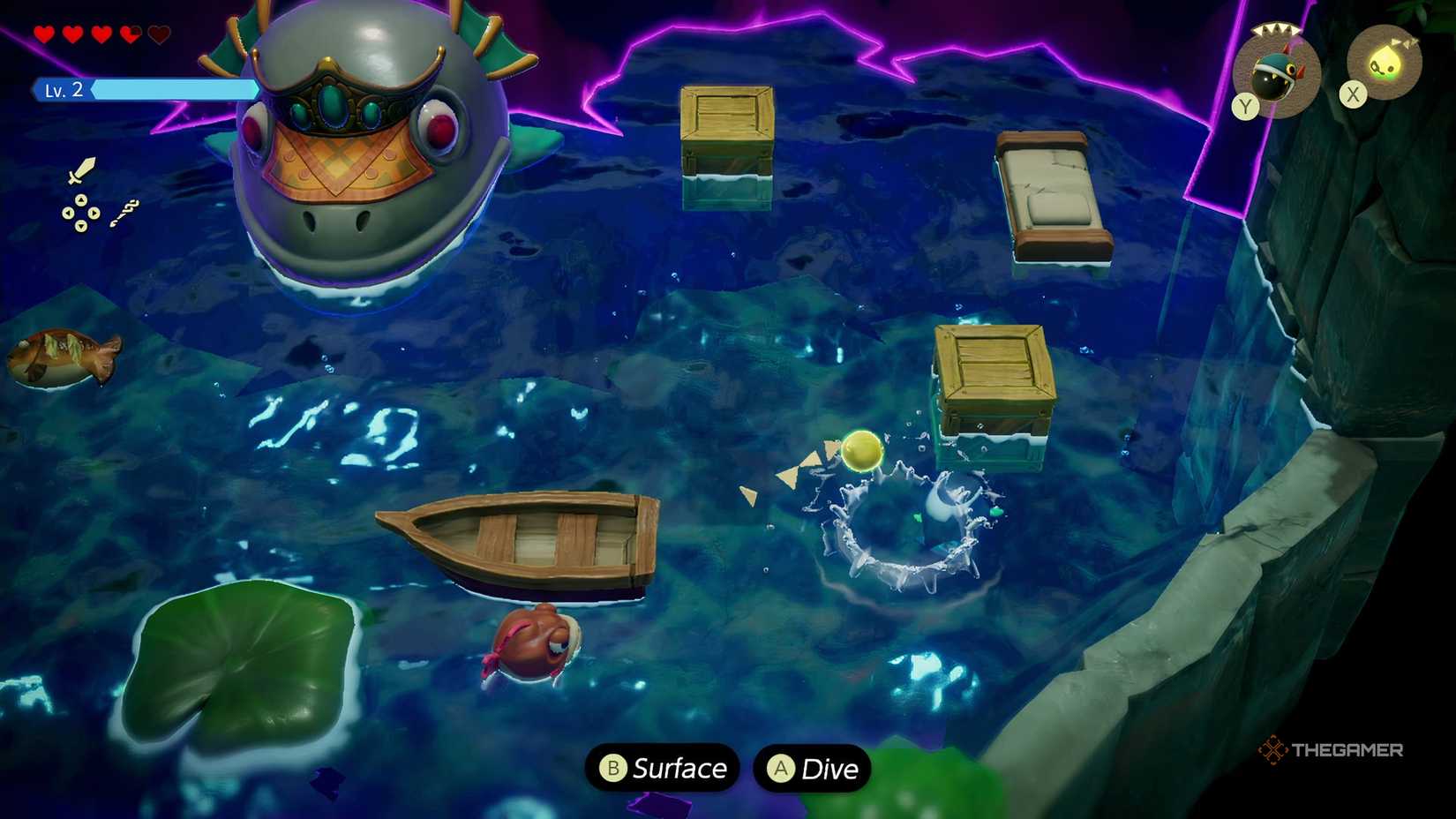Click the up arrow of the d-pad indicator
Image resolution: width=1456 pixels, height=819 pixels.
pos(81,199)
